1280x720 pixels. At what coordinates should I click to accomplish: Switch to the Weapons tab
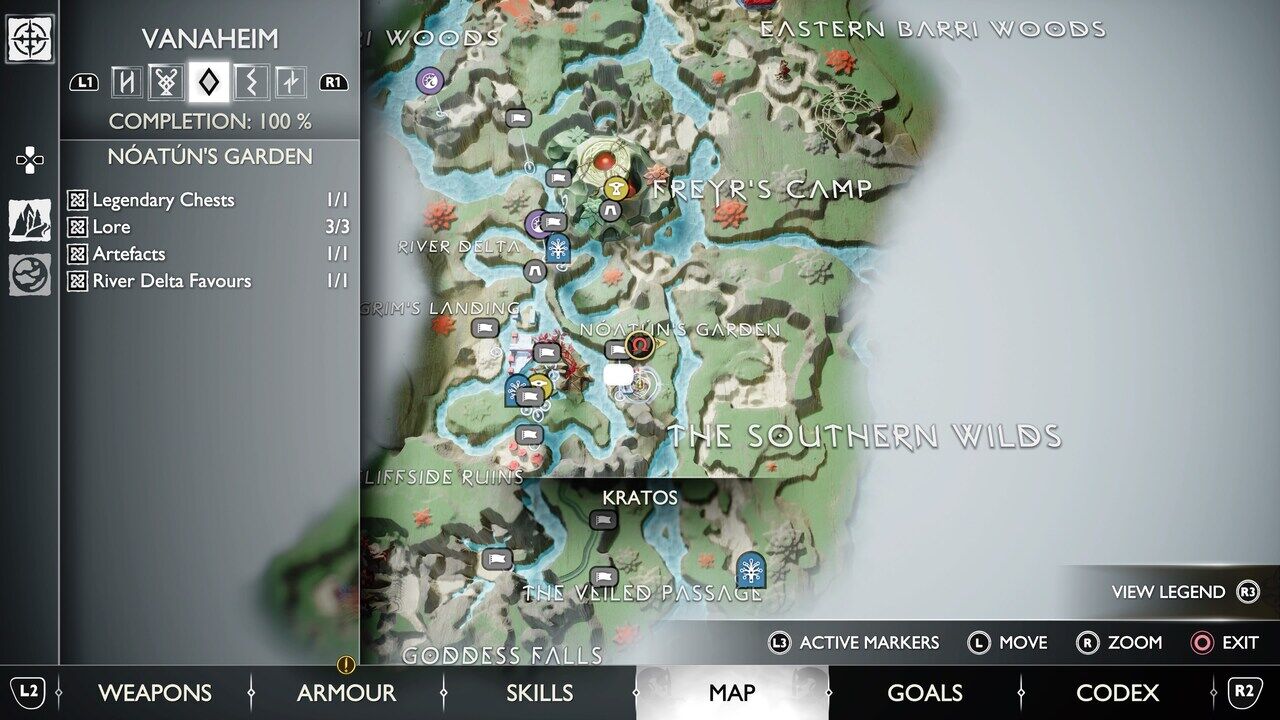[154, 692]
